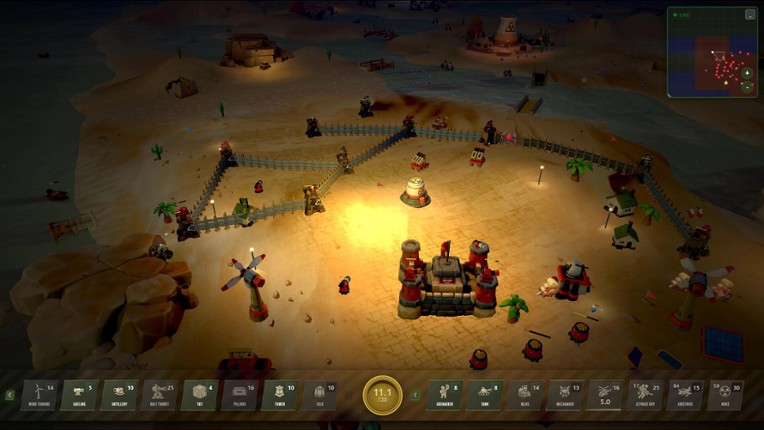Select the Silo build card

318,395
